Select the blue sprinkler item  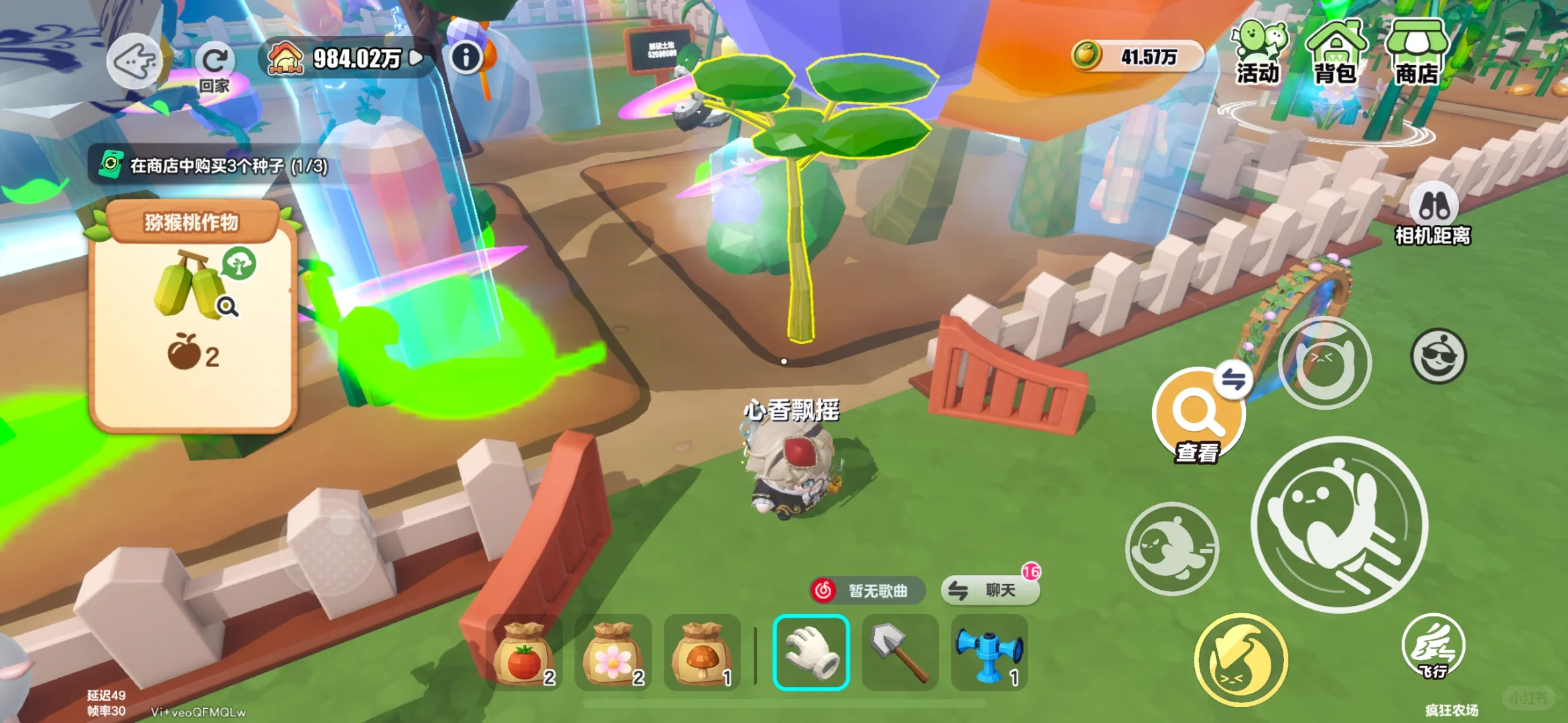[989, 653]
